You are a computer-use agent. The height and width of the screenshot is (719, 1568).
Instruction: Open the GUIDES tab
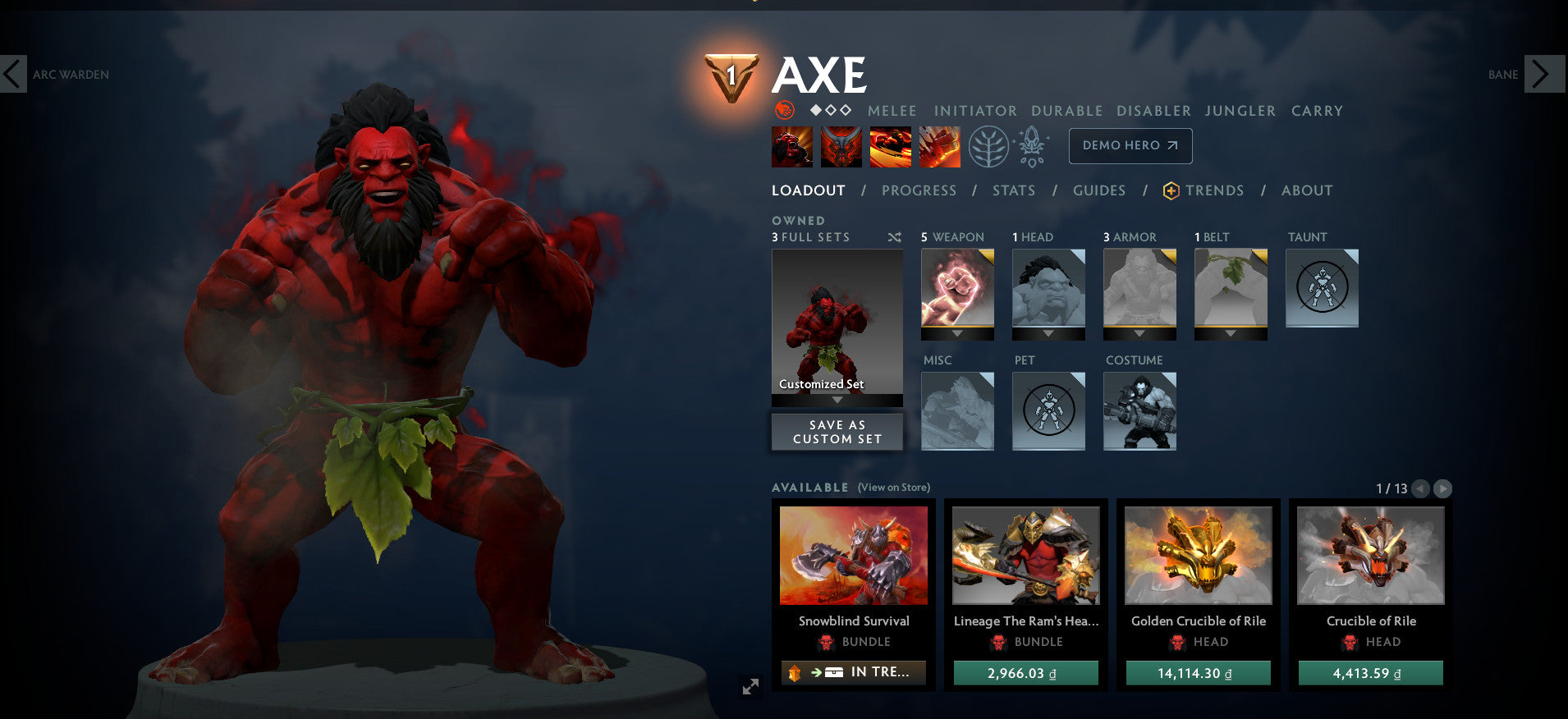coord(1098,190)
